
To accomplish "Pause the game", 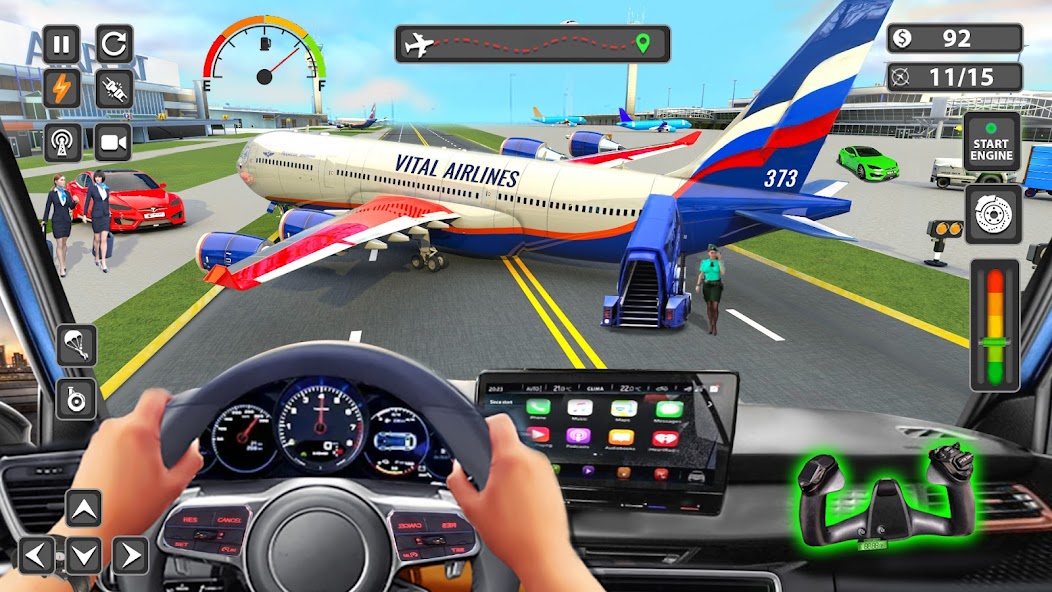I will tap(62, 44).
